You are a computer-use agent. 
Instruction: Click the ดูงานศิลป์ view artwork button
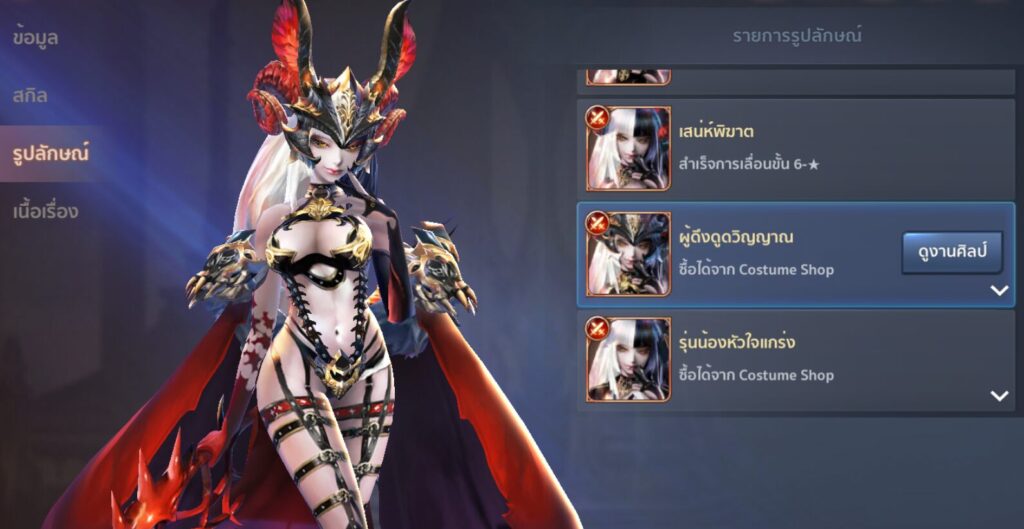tap(952, 253)
